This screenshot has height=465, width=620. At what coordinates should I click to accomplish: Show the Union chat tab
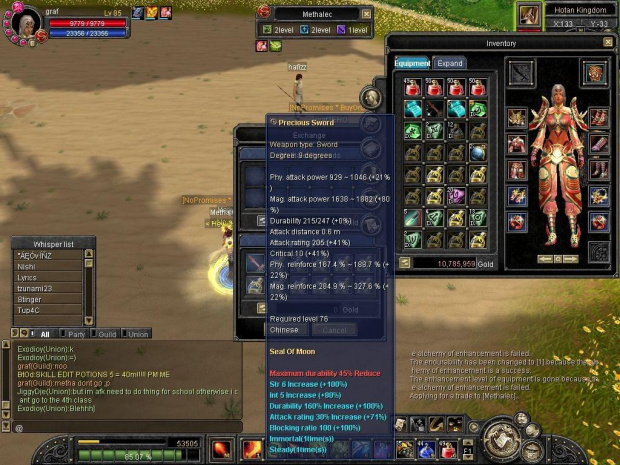coord(137,333)
